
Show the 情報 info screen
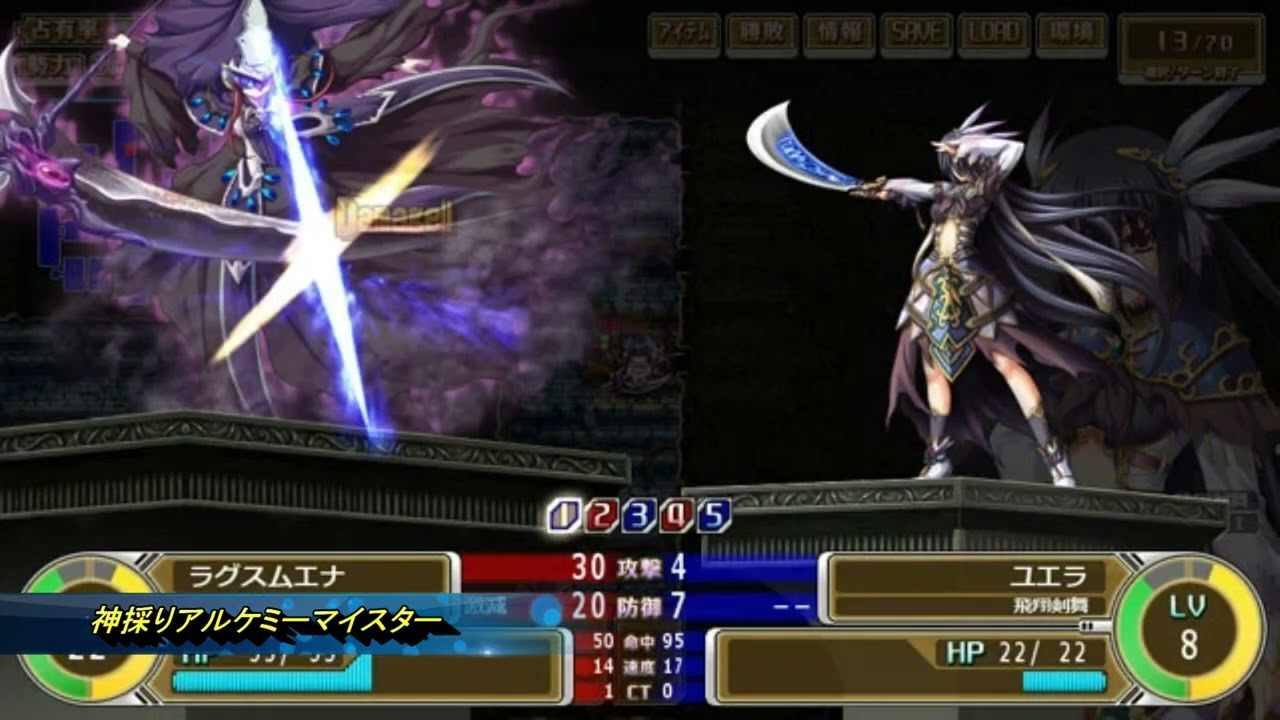pyautogui.click(x=839, y=35)
